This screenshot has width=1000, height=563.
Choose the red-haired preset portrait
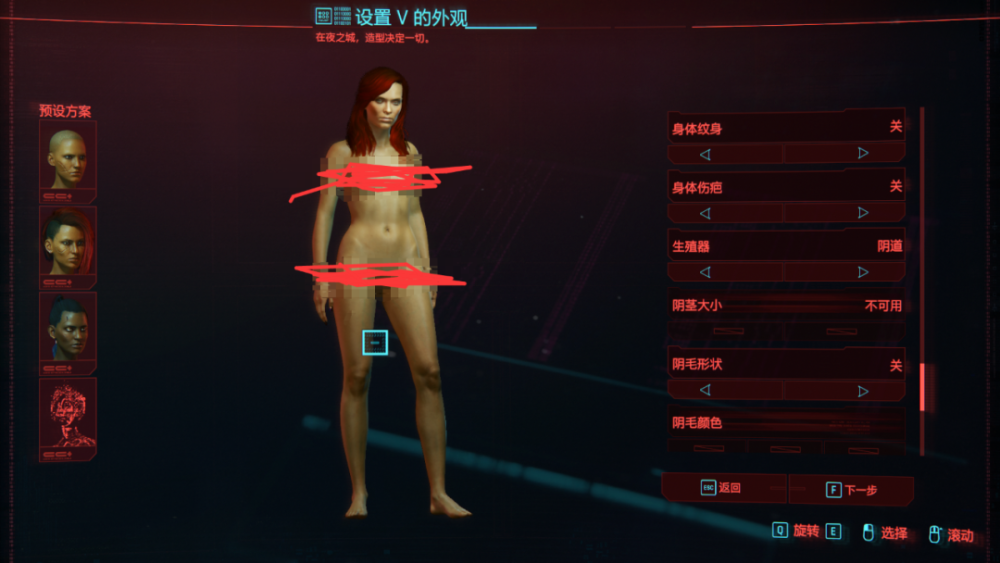[x=68, y=242]
